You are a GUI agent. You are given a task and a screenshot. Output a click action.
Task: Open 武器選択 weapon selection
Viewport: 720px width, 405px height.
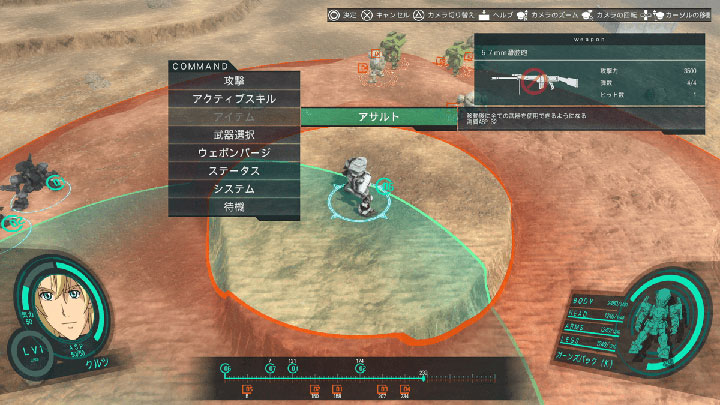234,135
